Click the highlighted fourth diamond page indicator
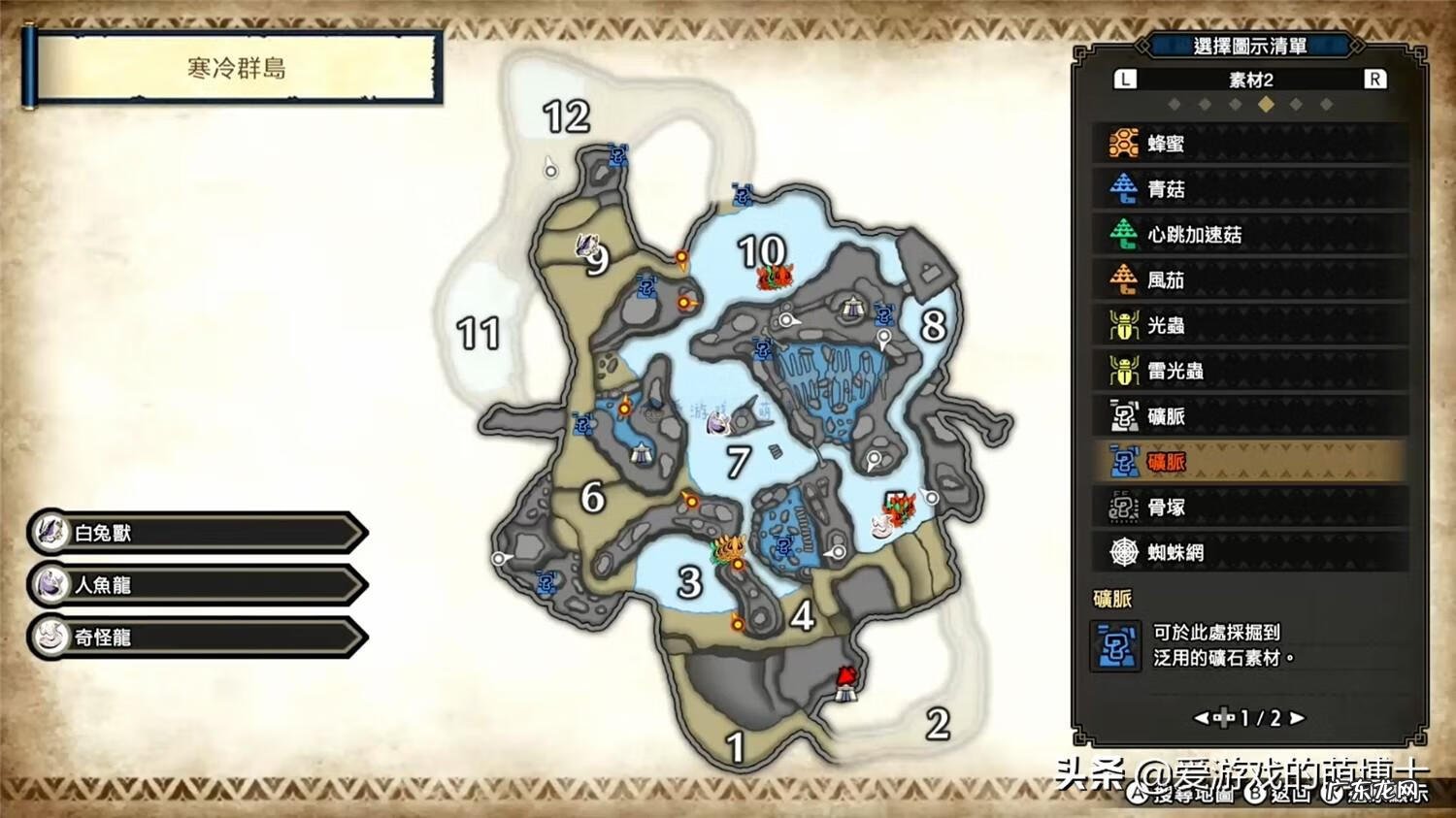 tap(1265, 106)
